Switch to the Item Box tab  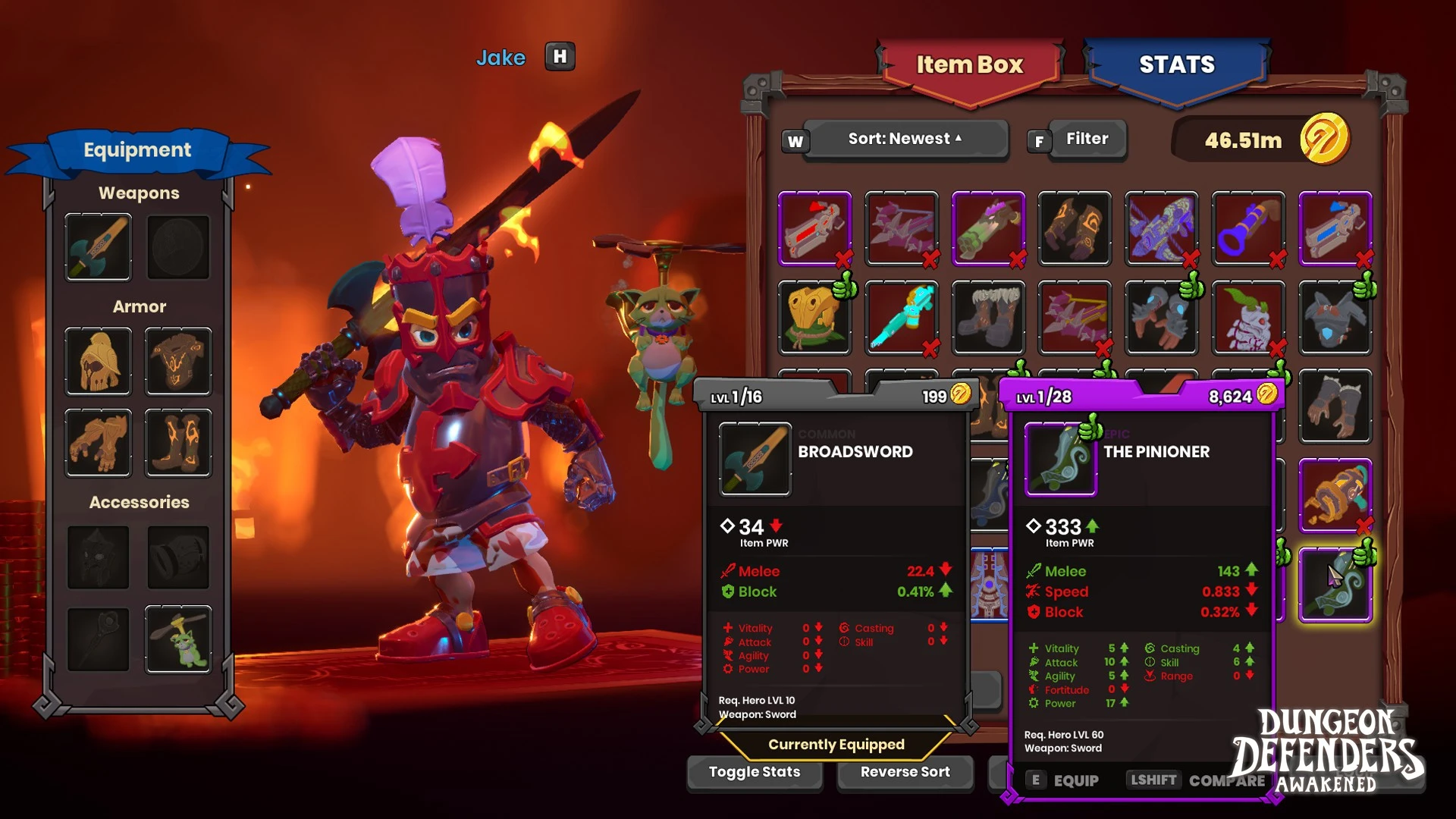[x=969, y=65]
